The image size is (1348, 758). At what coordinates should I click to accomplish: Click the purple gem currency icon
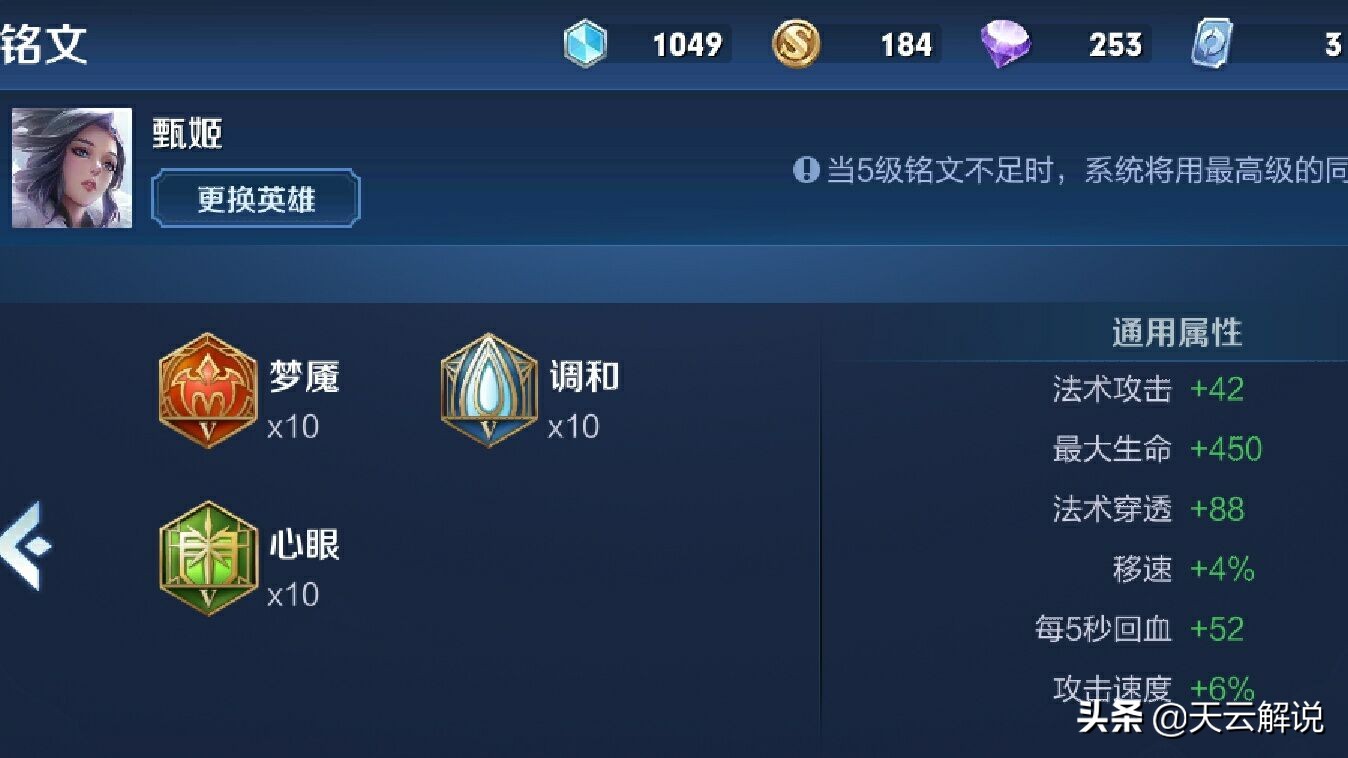(1005, 44)
